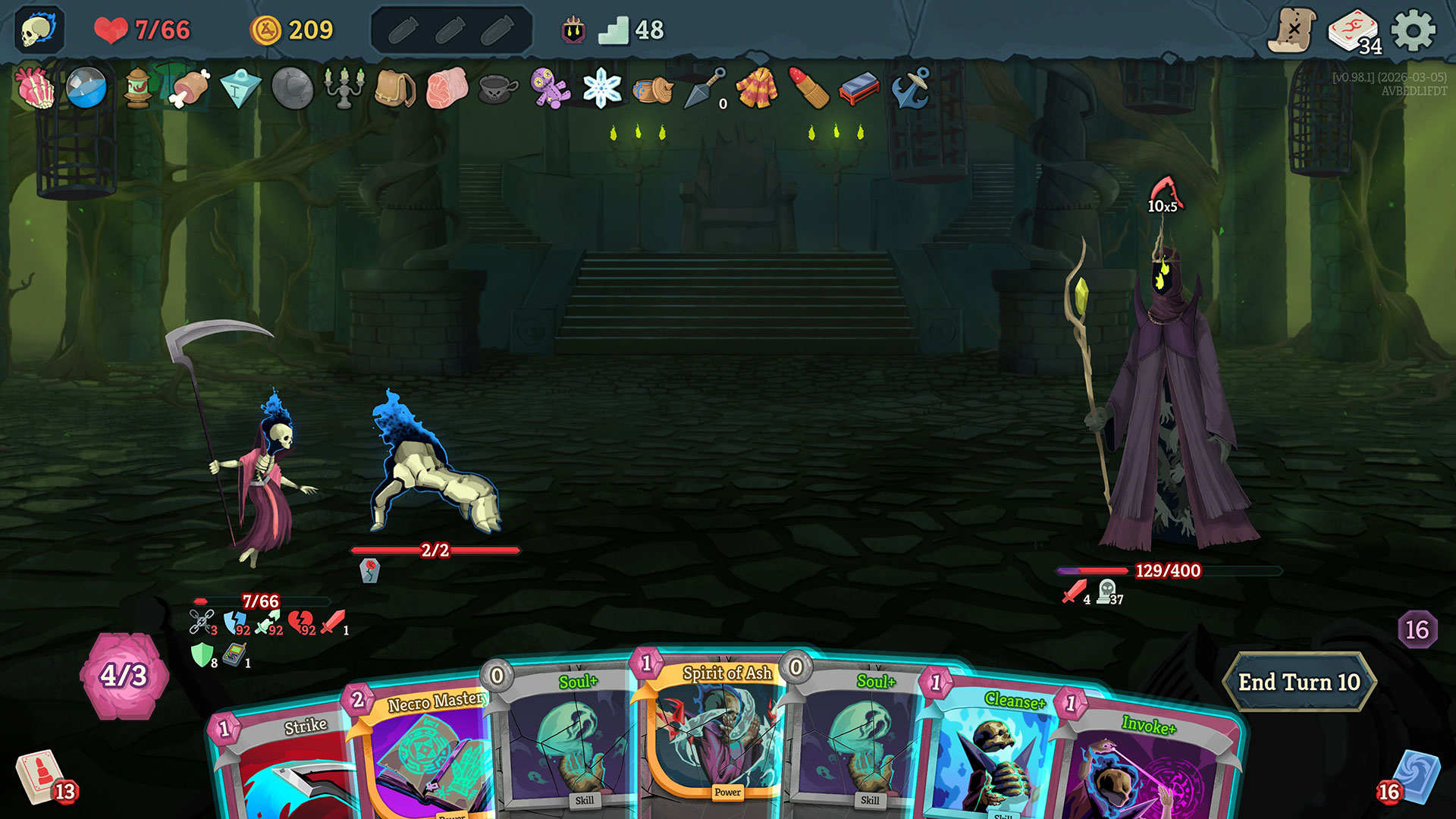Image resolution: width=1456 pixels, height=819 pixels.
Task: Select the Strike card
Action: [x=284, y=766]
